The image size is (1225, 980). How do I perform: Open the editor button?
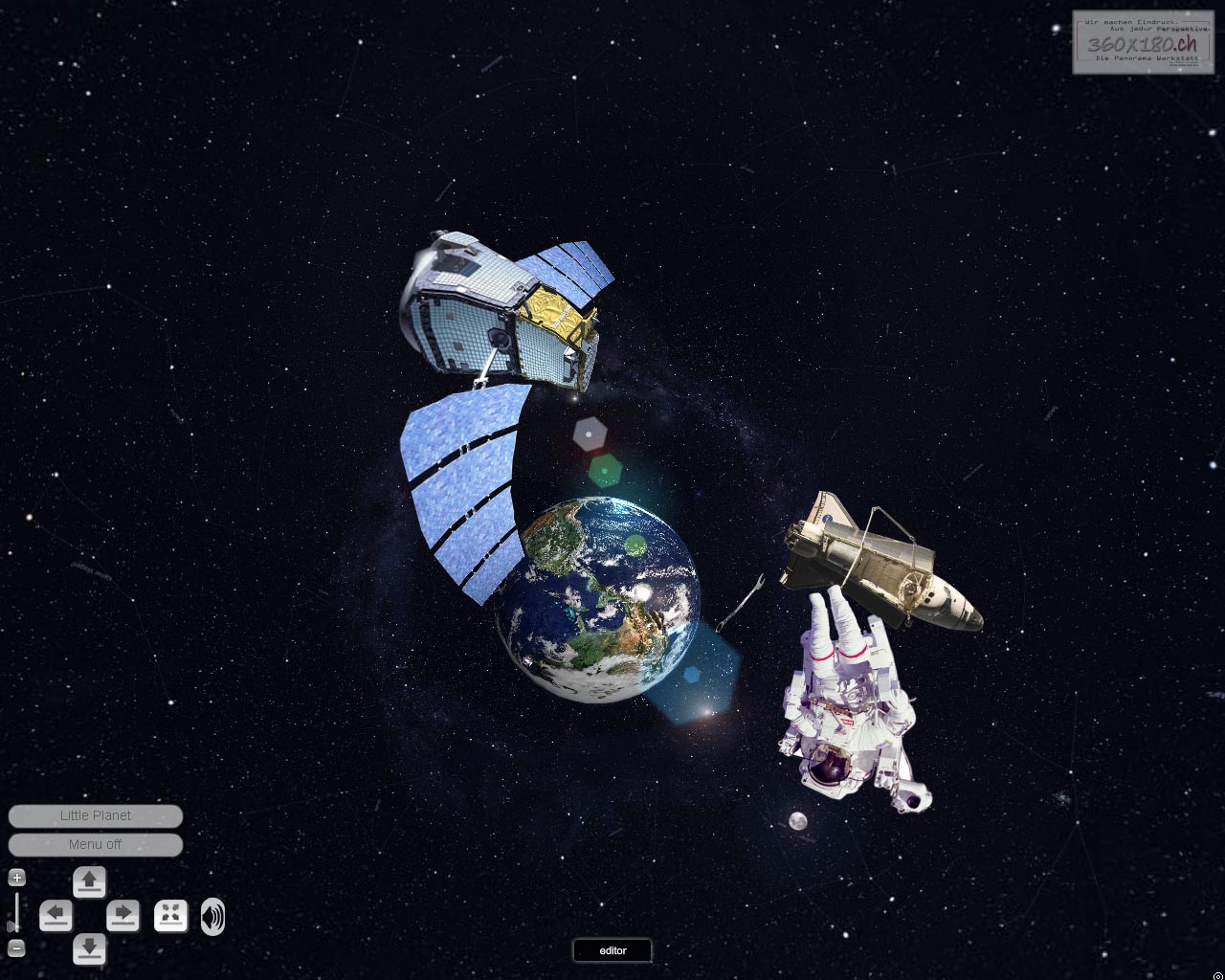[x=612, y=950]
